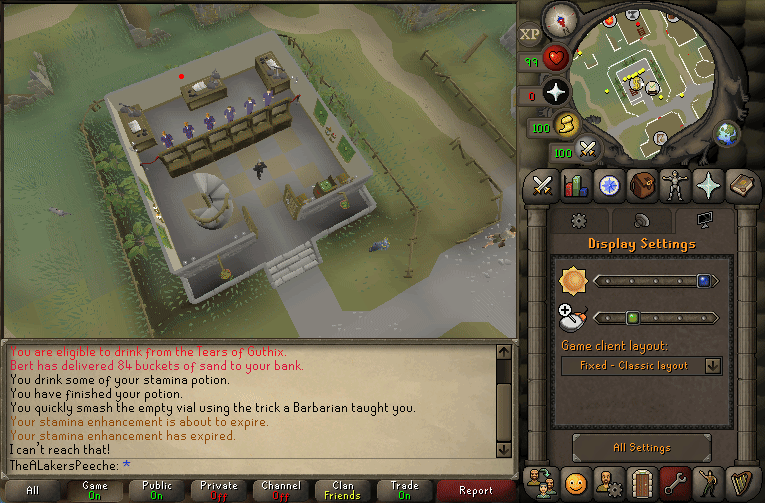Viewport: 765px width, 503px height.
Task: Open the inventory backpack tab
Action: coord(642,185)
